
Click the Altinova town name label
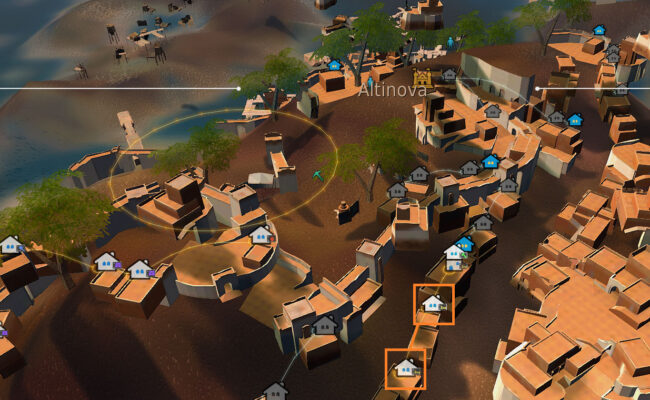point(392,90)
